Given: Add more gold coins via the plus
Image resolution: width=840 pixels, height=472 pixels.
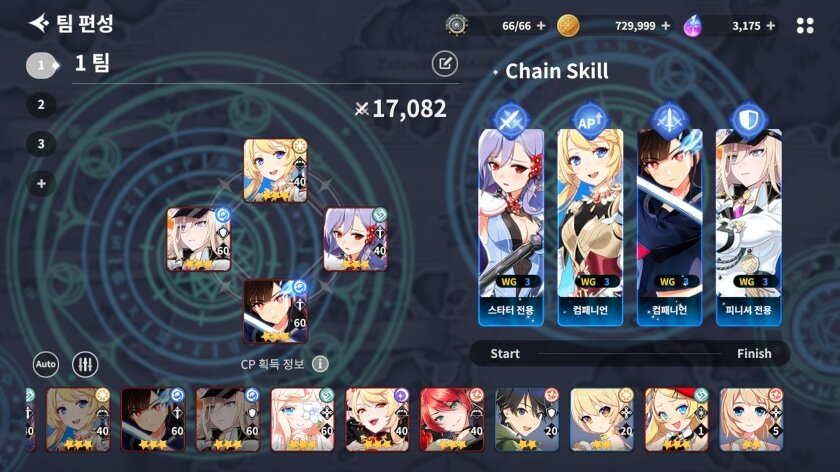Looking at the screenshot, I should (666, 26).
